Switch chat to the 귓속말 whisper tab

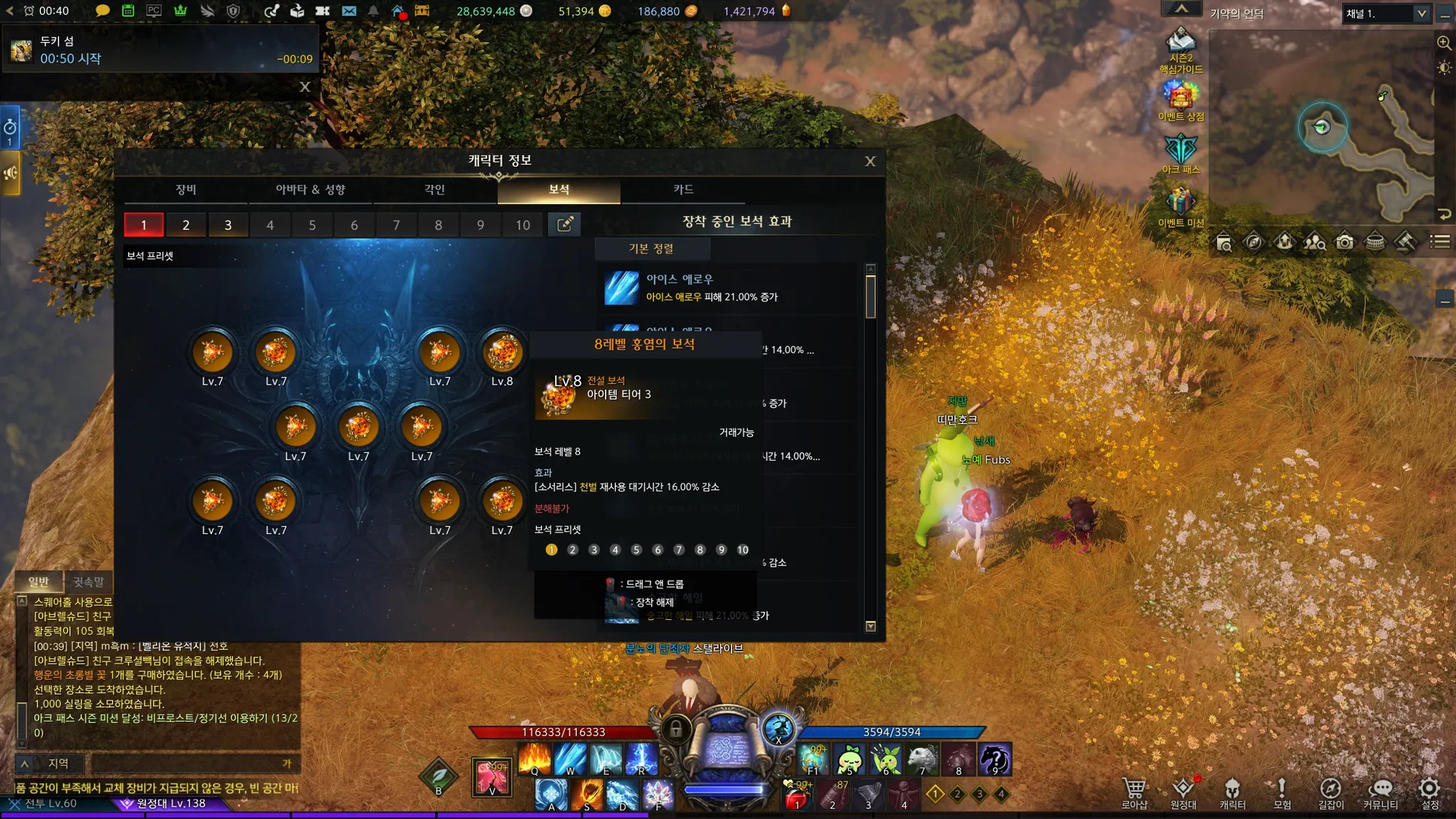[89, 582]
